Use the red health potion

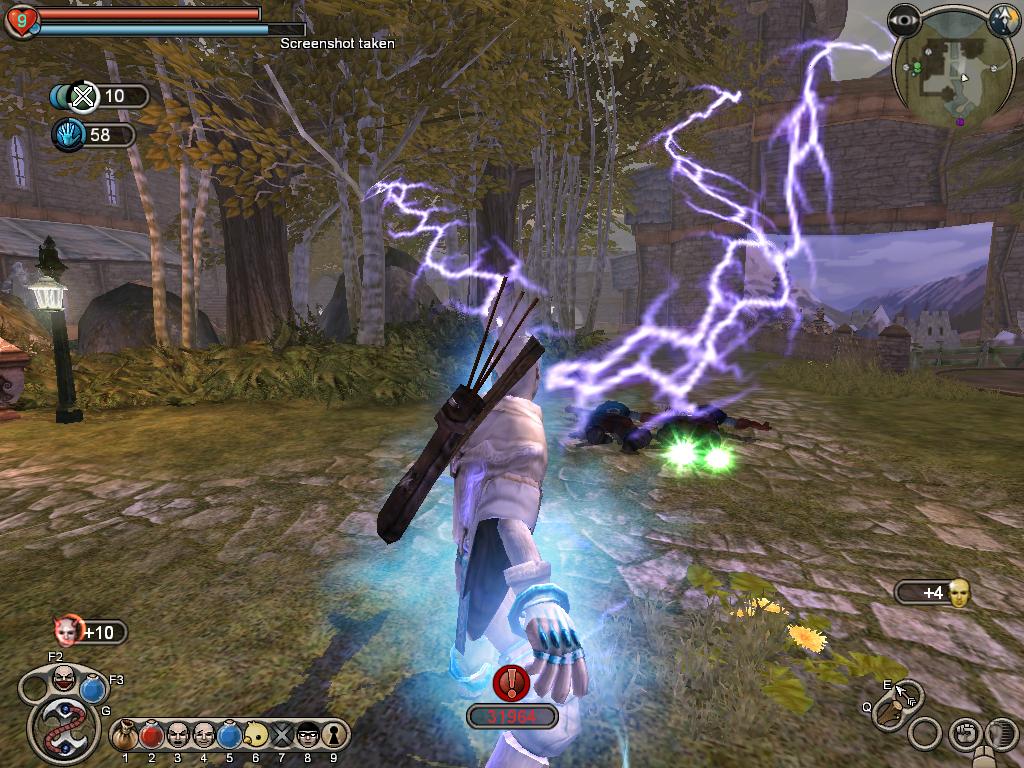click(152, 736)
